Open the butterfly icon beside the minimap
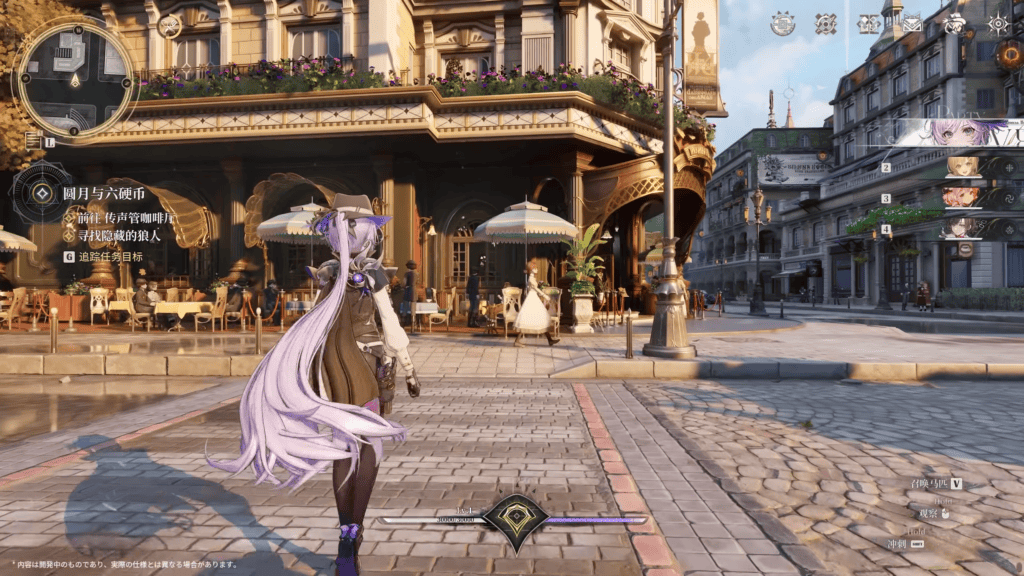The image size is (1024, 576). 170,25
